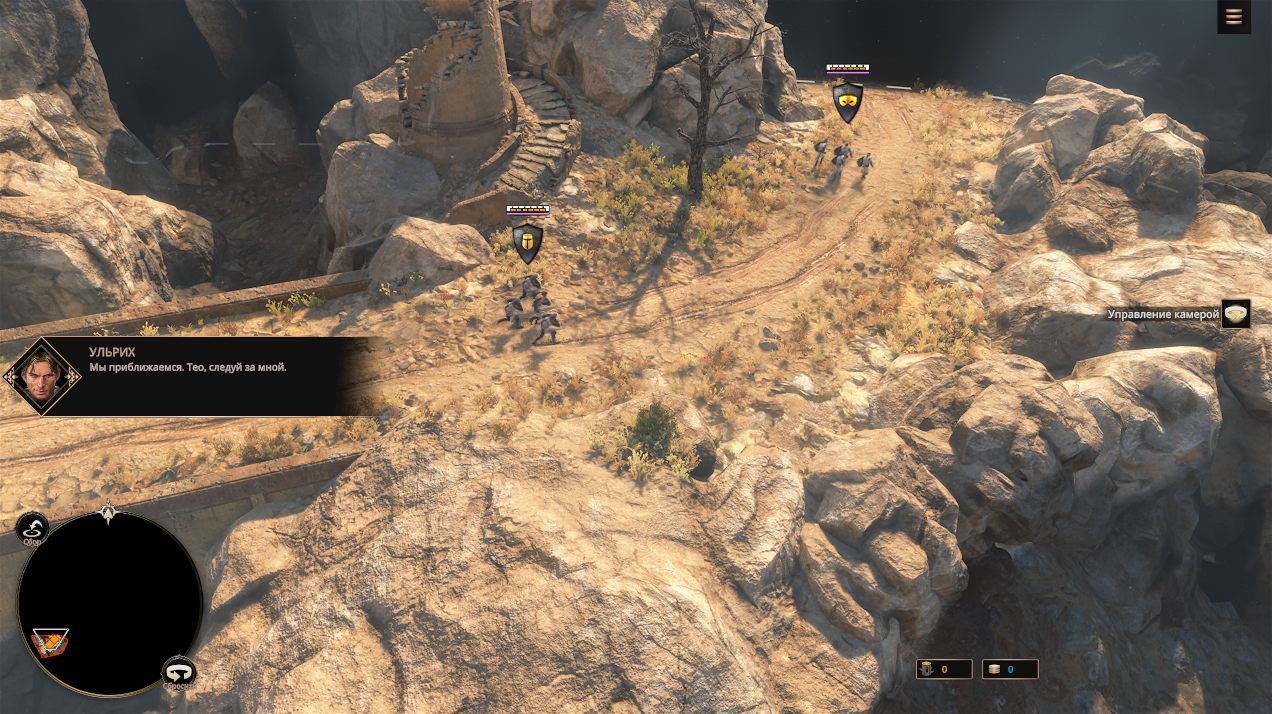
Task: Select the squad with helmet shield marker
Action: [527, 242]
